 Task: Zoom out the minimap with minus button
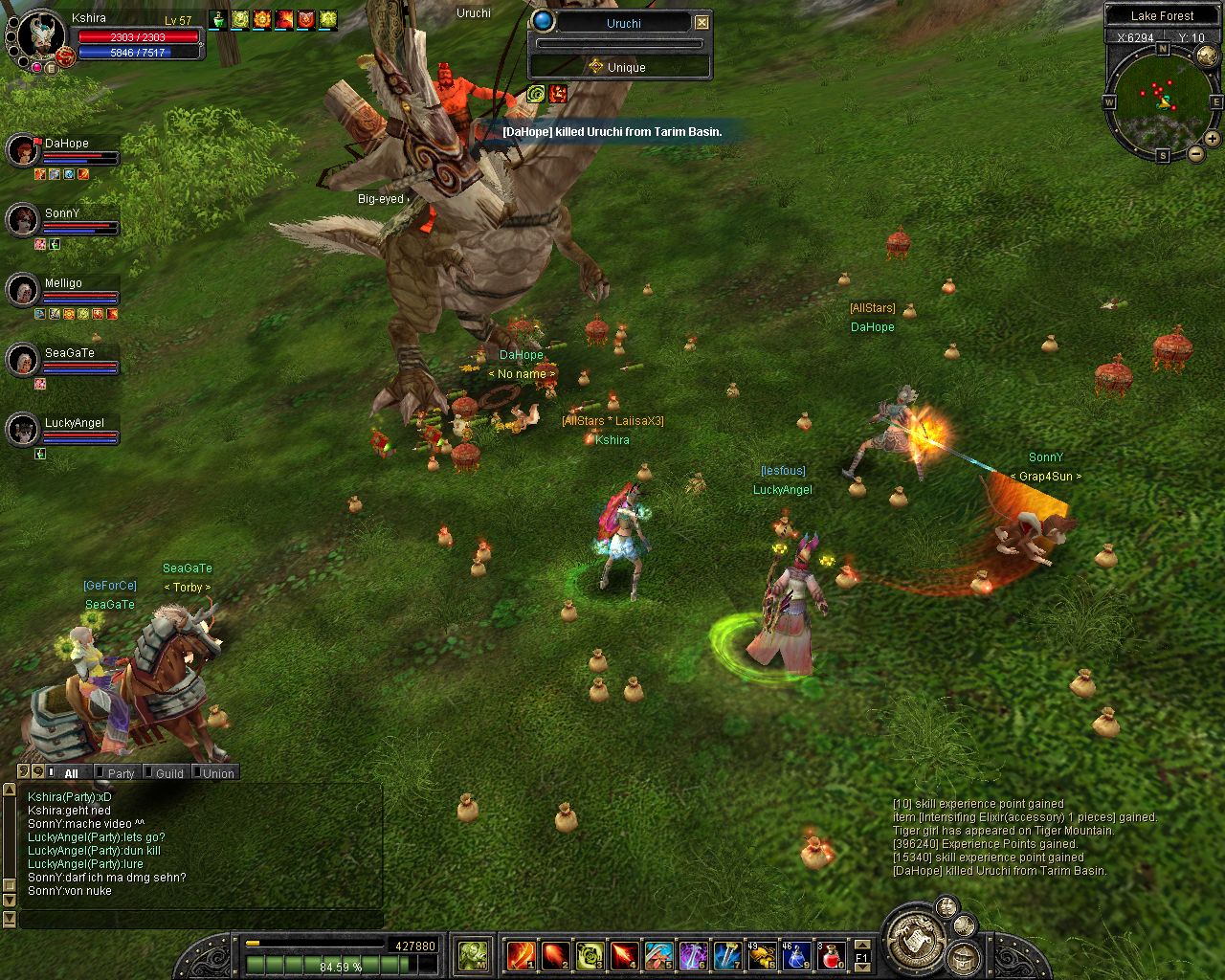[1195, 153]
